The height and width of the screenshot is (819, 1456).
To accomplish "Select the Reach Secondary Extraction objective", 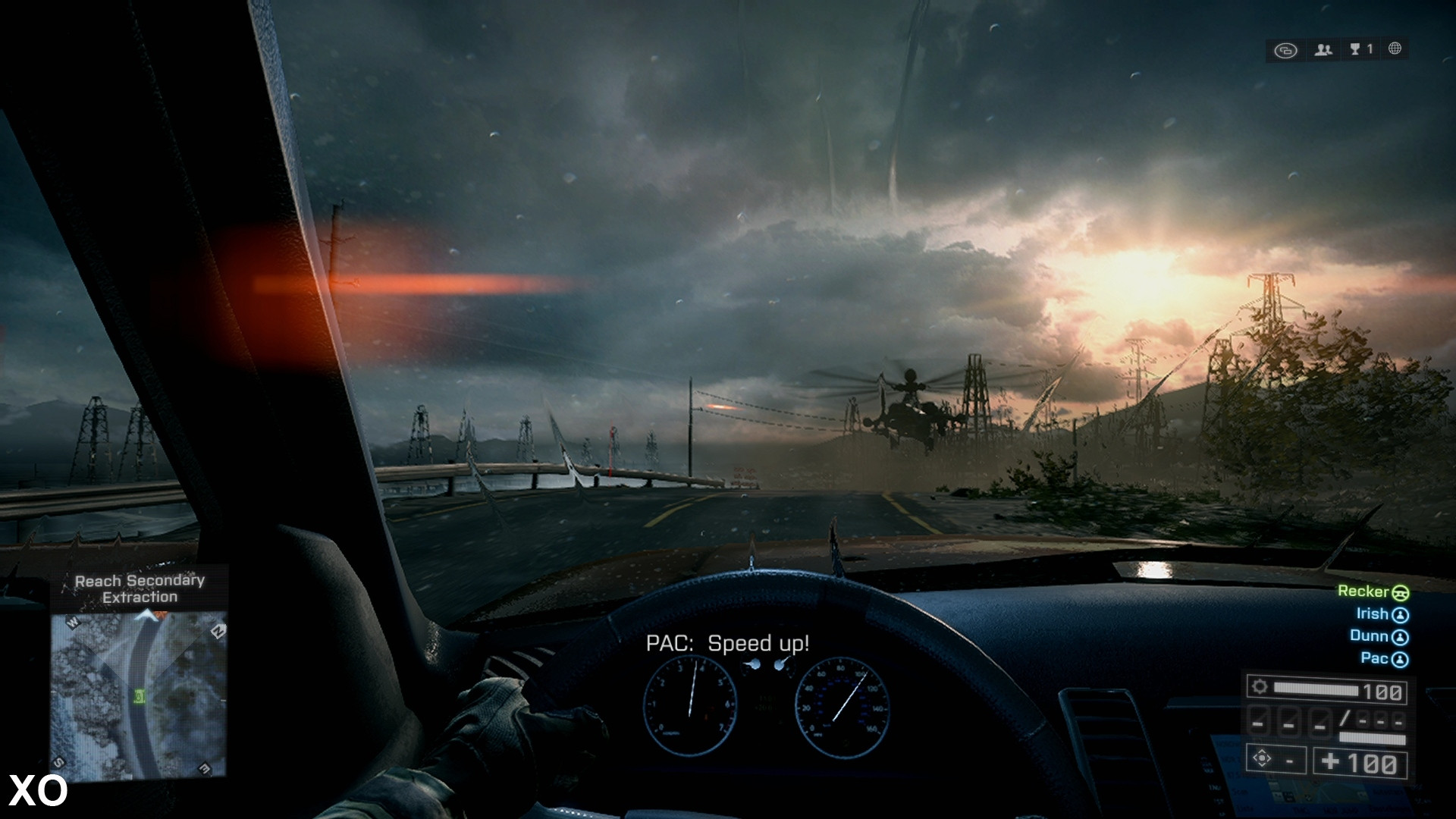I will click(x=140, y=589).
